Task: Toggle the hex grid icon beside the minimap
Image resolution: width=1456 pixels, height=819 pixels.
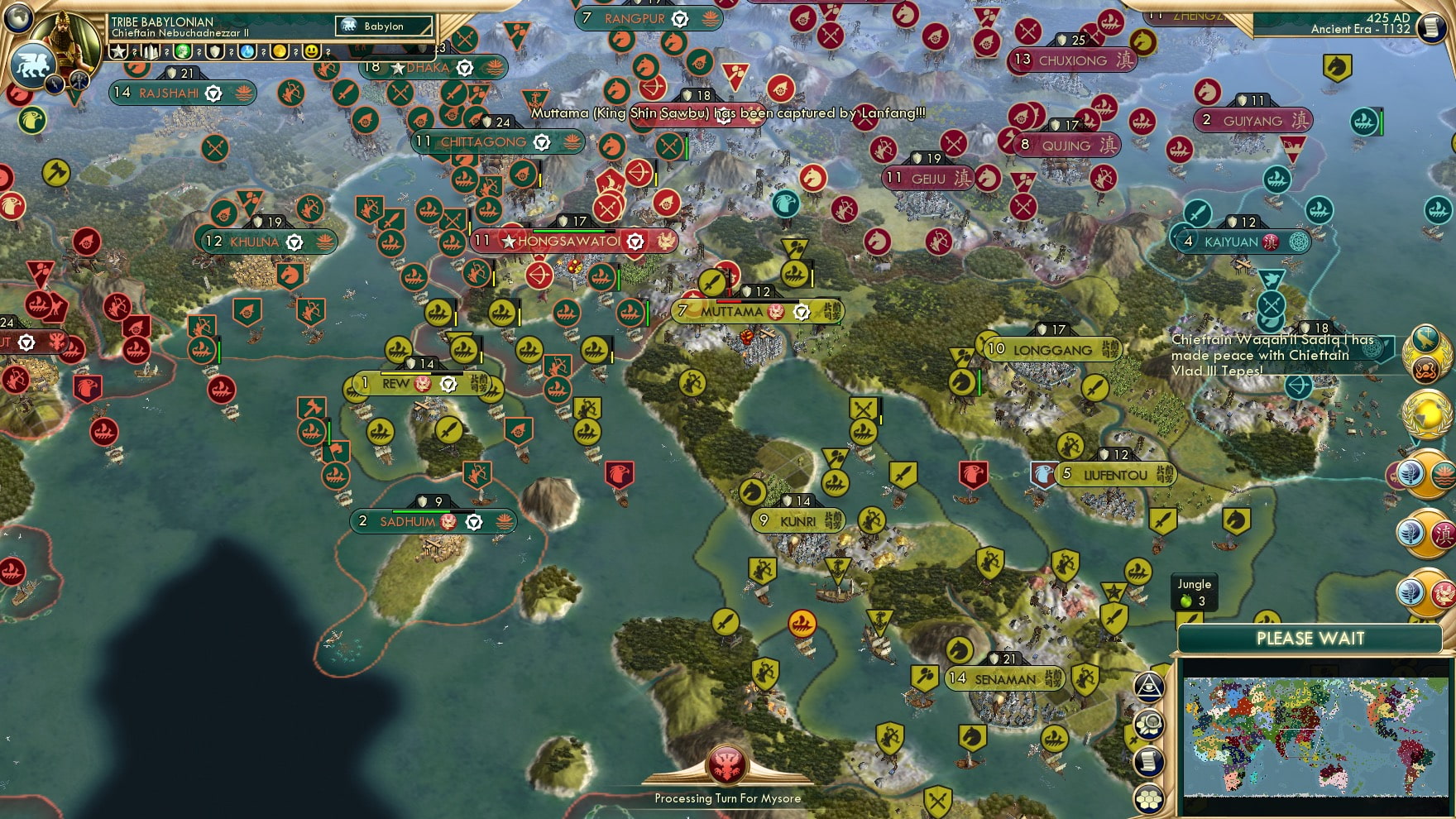Action: tap(1149, 798)
